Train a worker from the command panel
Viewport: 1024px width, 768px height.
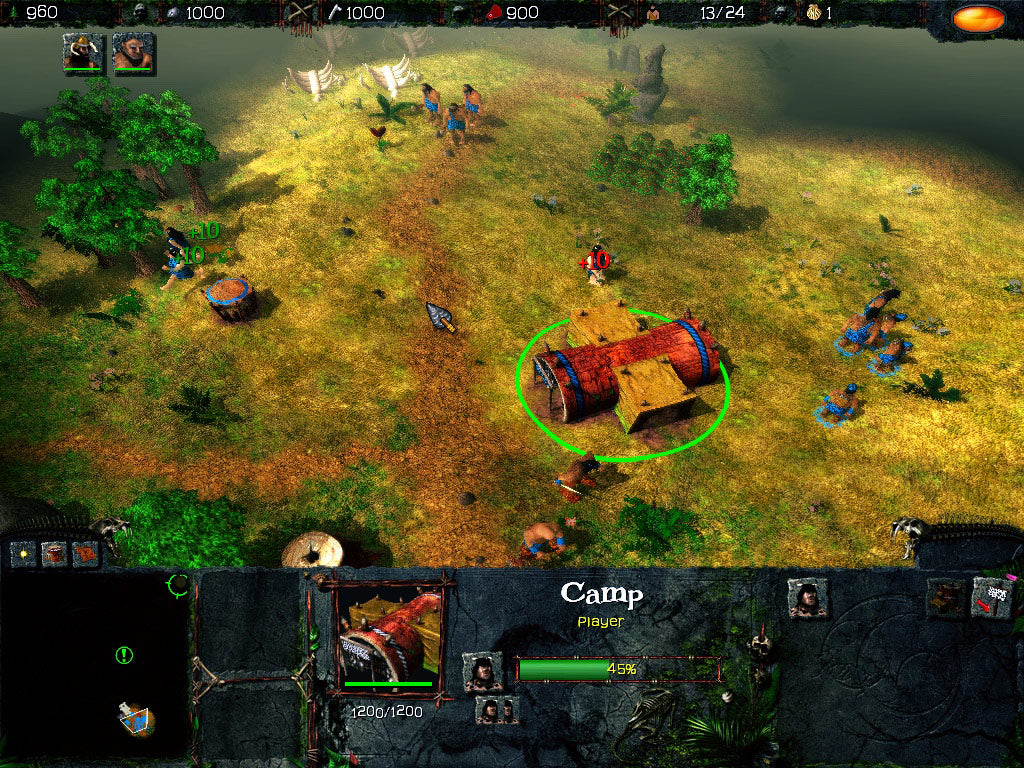click(806, 598)
